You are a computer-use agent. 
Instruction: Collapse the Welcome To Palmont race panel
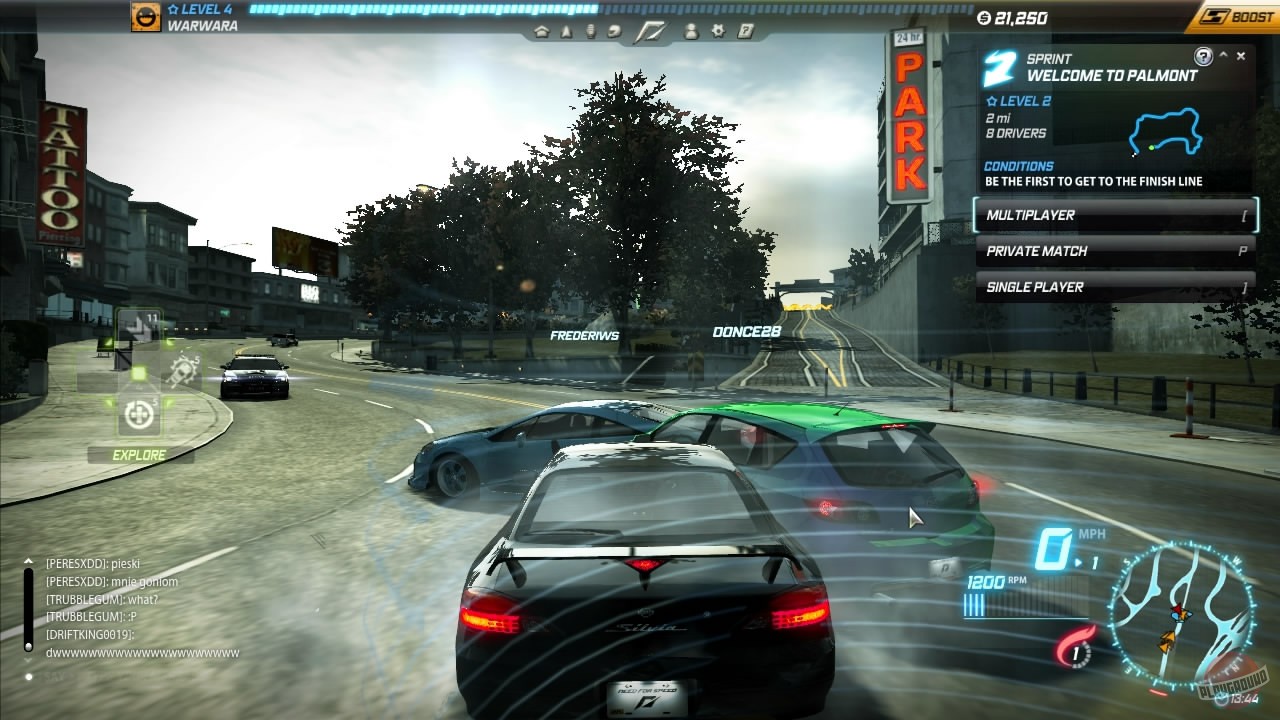tap(1223, 54)
